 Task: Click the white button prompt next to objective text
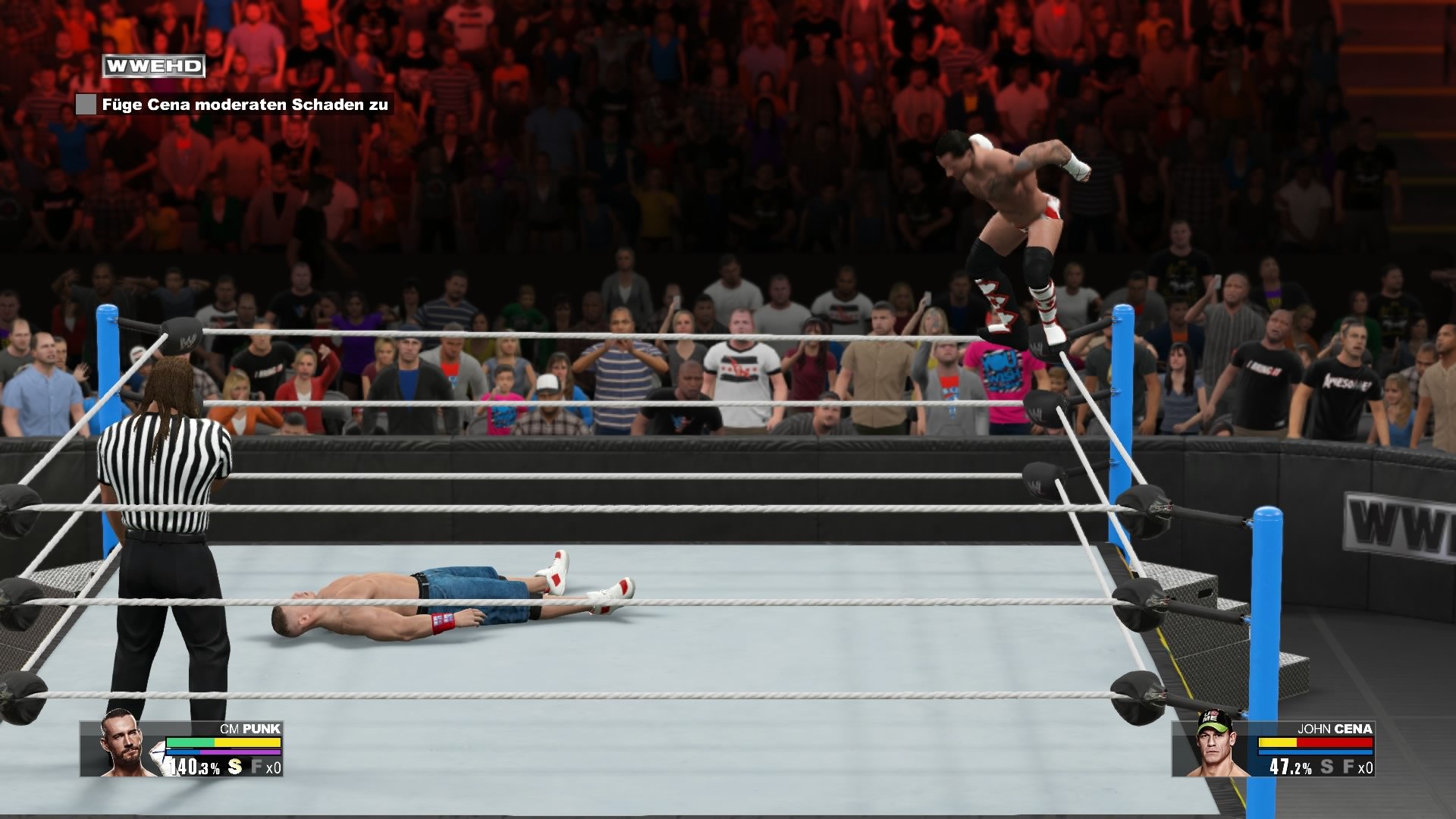[86, 105]
